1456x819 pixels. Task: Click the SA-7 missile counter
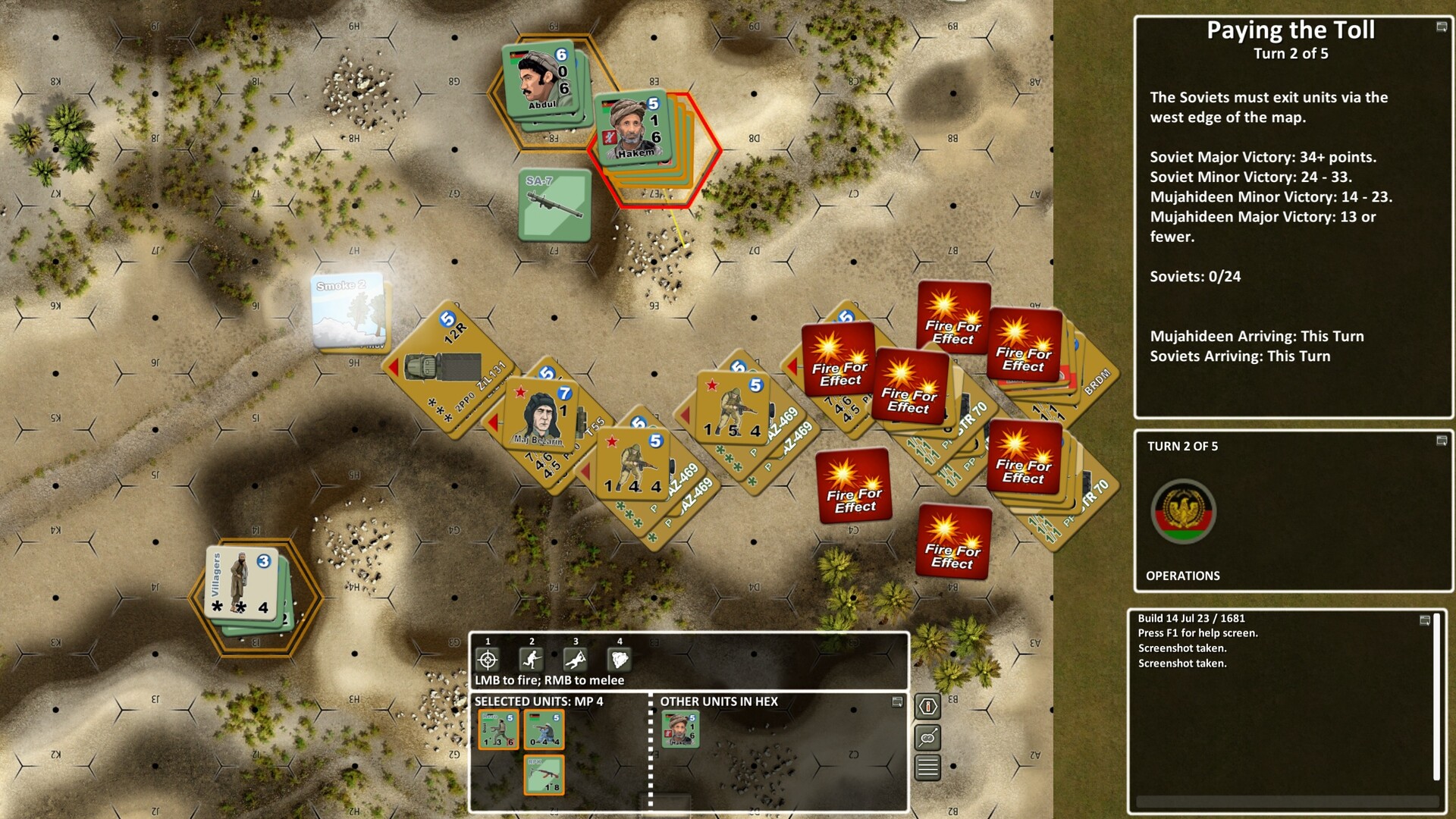tap(554, 205)
